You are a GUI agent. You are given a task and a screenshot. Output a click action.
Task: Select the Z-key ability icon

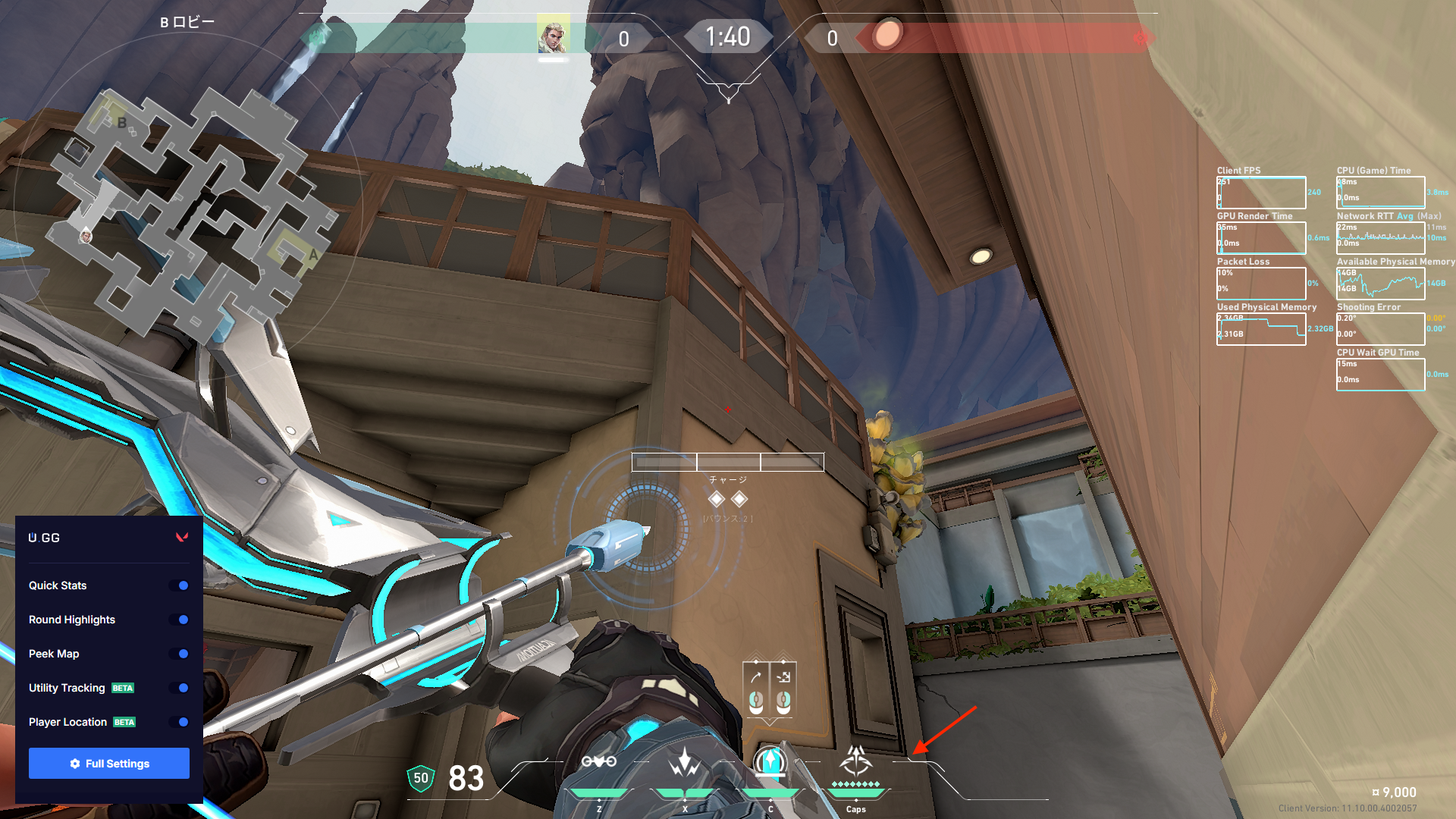tap(598, 762)
